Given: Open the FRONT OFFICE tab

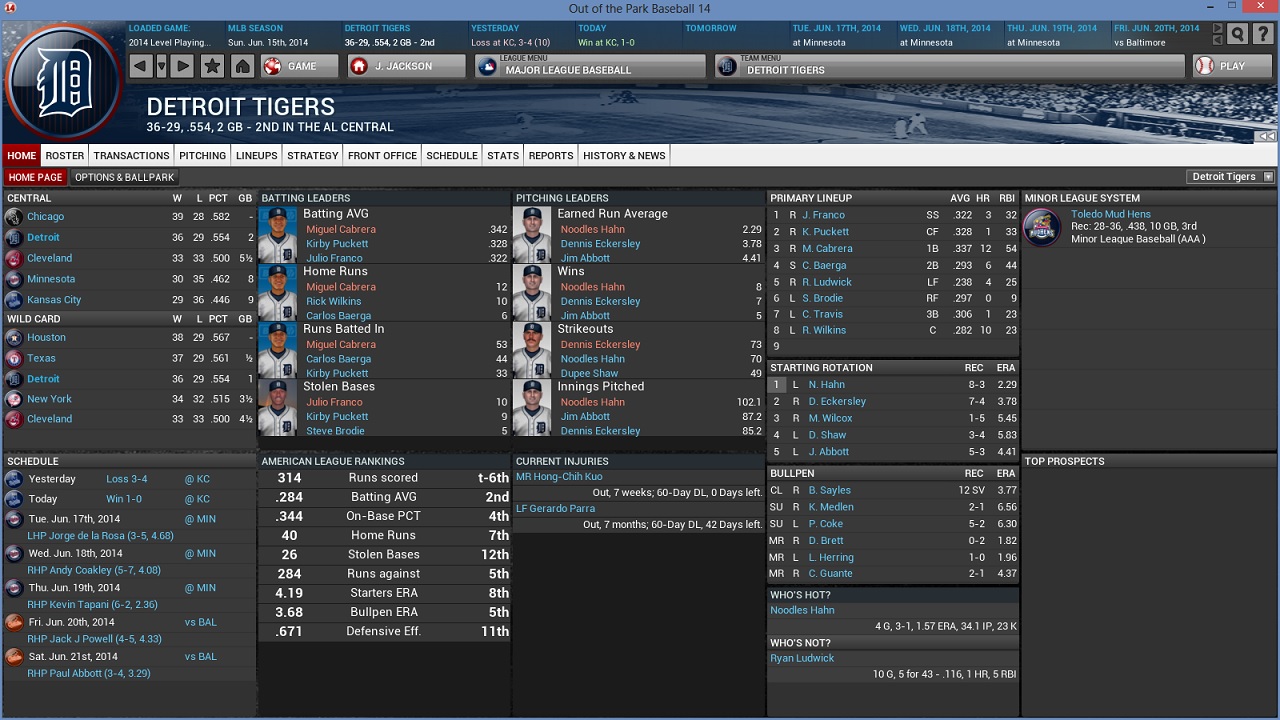Looking at the screenshot, I should [x=382, y=155].
